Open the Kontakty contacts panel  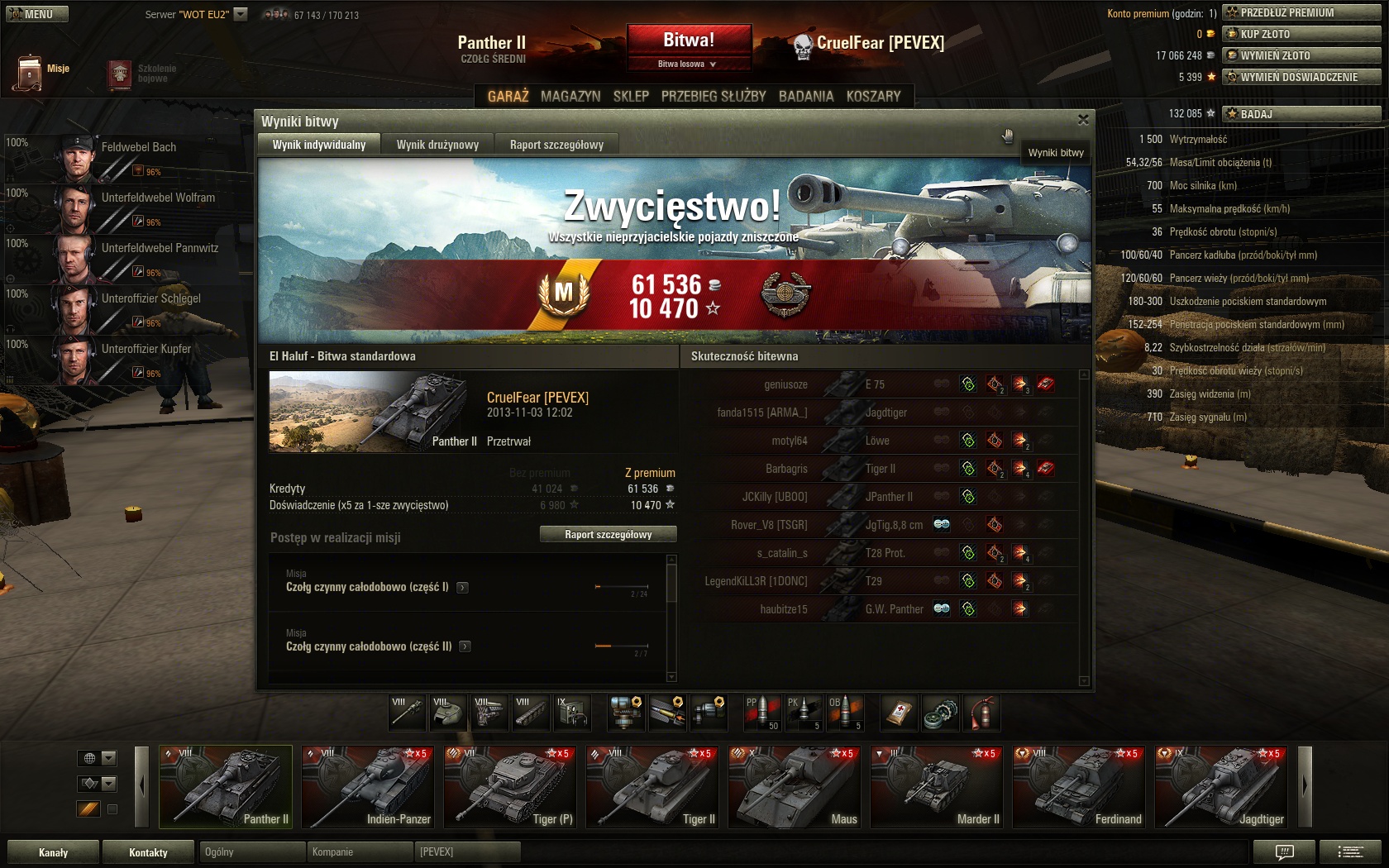tap(148, 852)
